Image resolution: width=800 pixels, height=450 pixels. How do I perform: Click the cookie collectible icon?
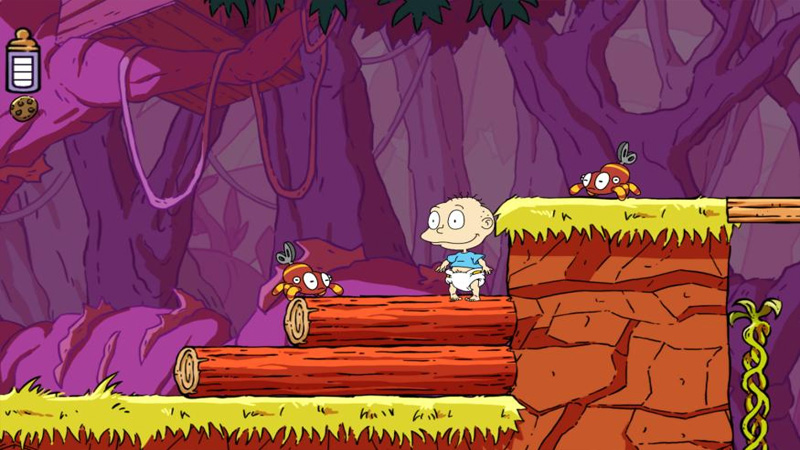pos(22,107)
